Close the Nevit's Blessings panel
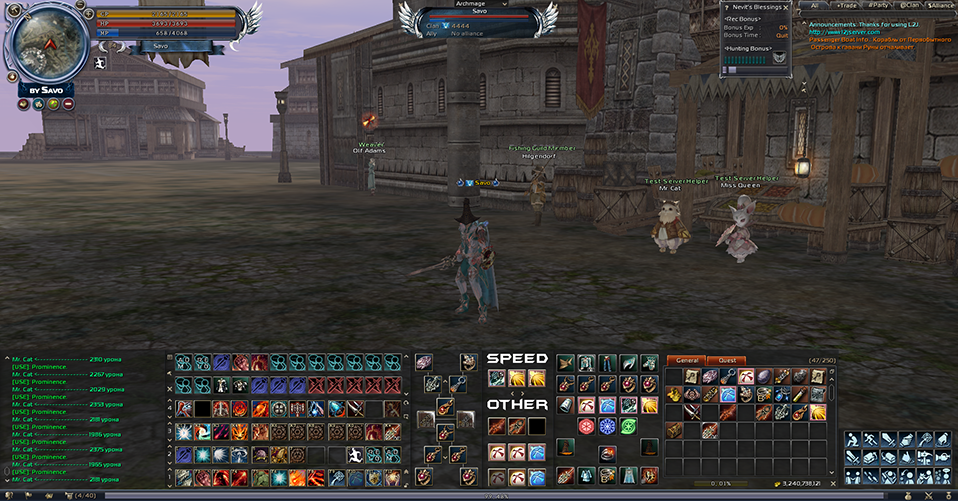Viewport: 958px width, 501px height. 786,7
